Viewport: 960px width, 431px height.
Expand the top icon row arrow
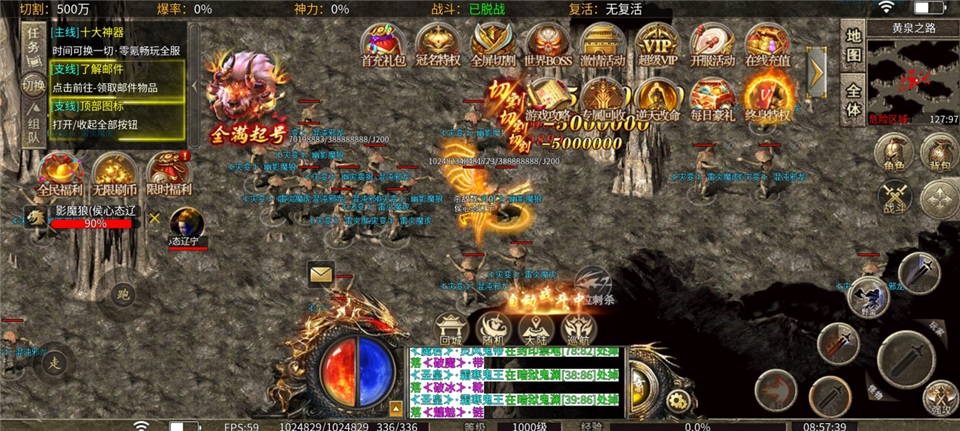816,69
